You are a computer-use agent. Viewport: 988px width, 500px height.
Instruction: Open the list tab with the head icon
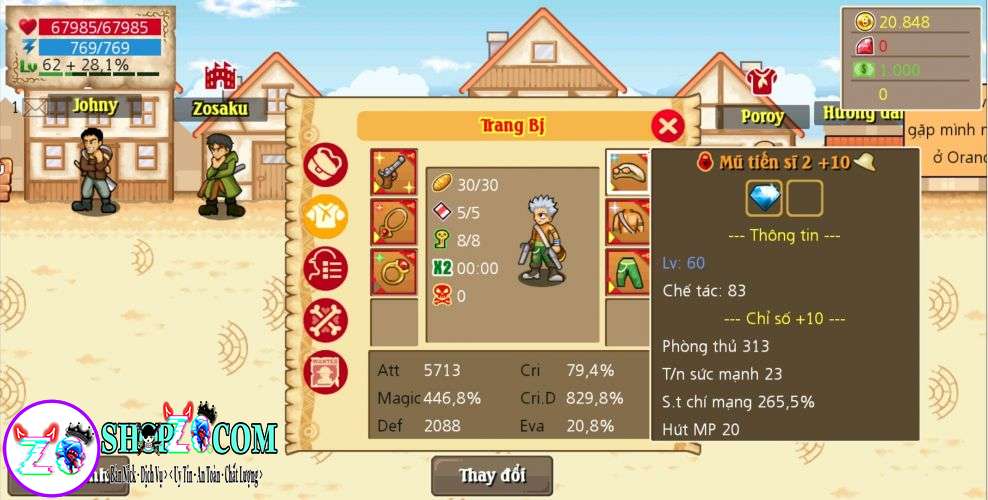326,269
